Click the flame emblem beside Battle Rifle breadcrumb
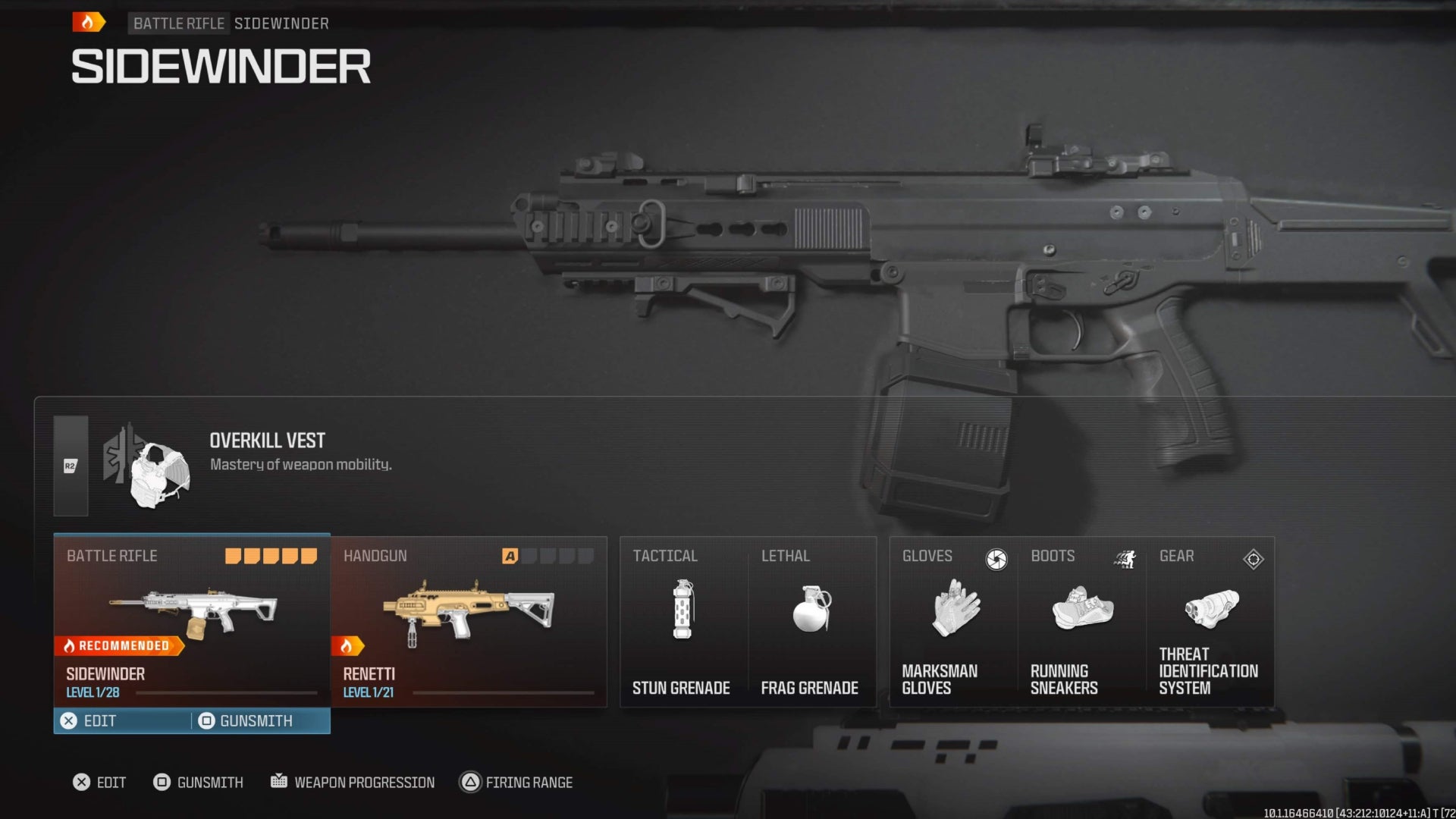Image resolution: width=1456 pixels, height=819 pixels. 89,22
